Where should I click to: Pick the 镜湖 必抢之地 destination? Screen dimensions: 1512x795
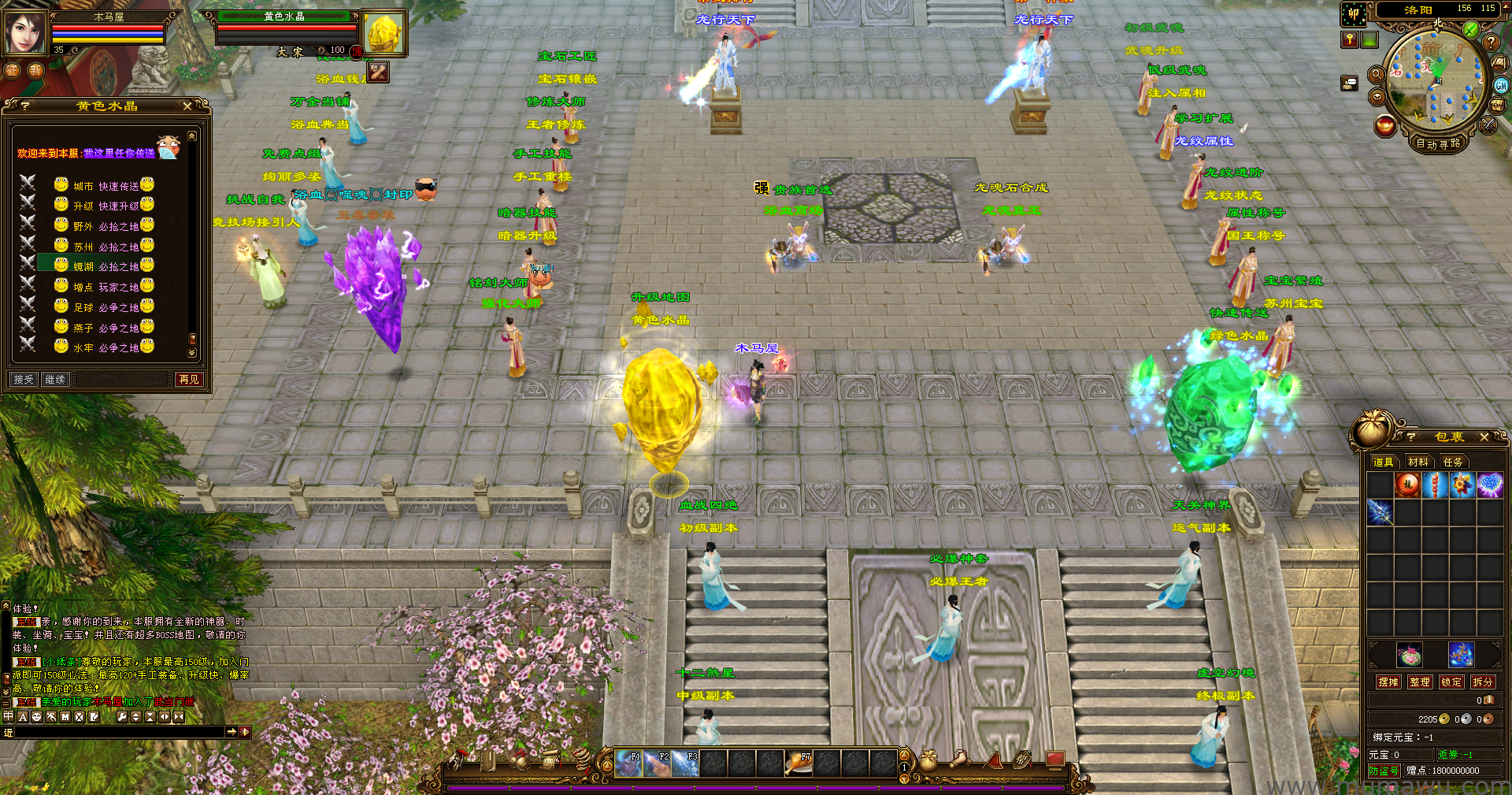(106, 266)
